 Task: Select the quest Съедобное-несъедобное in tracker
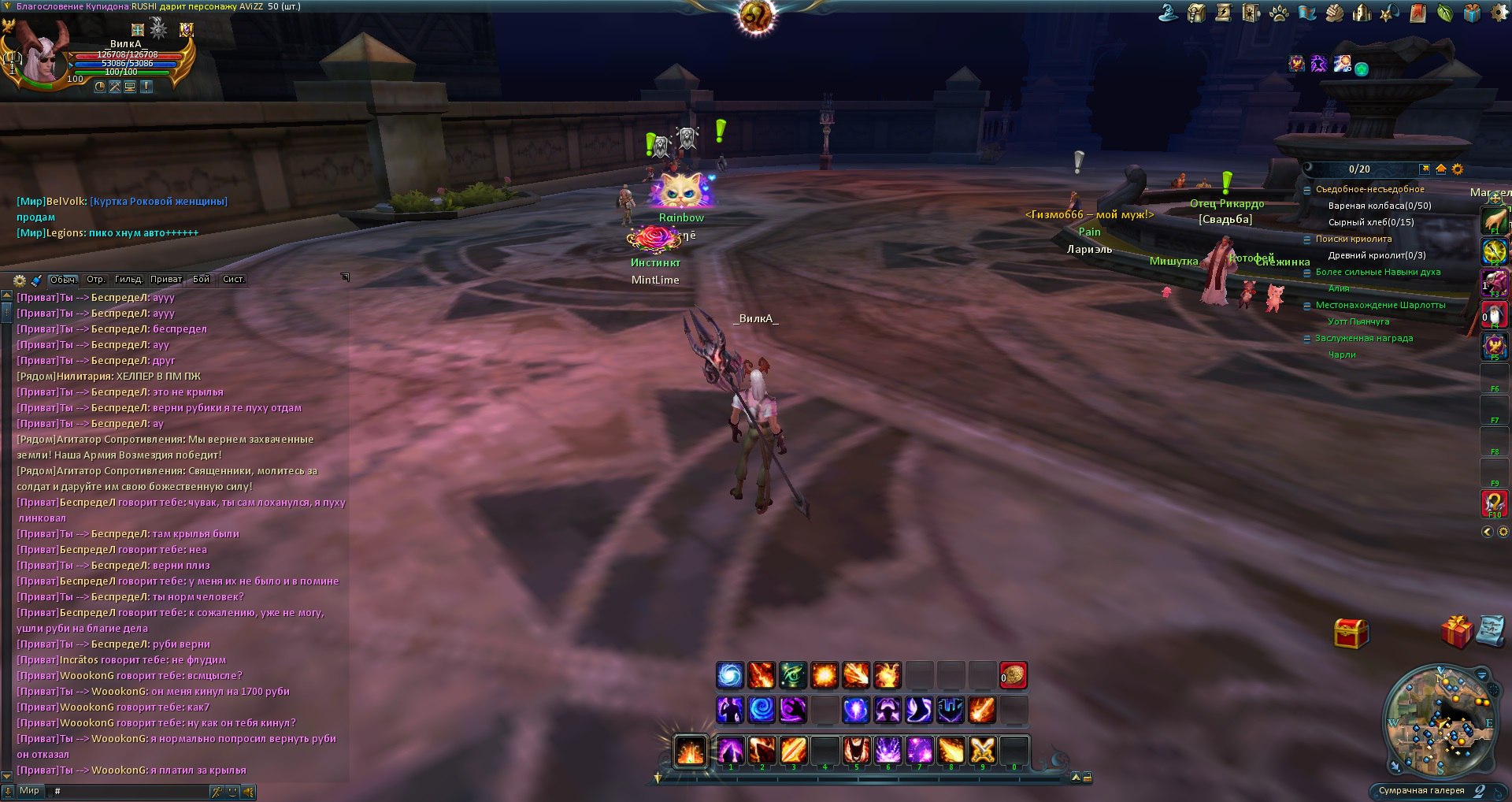(1369, 189)
